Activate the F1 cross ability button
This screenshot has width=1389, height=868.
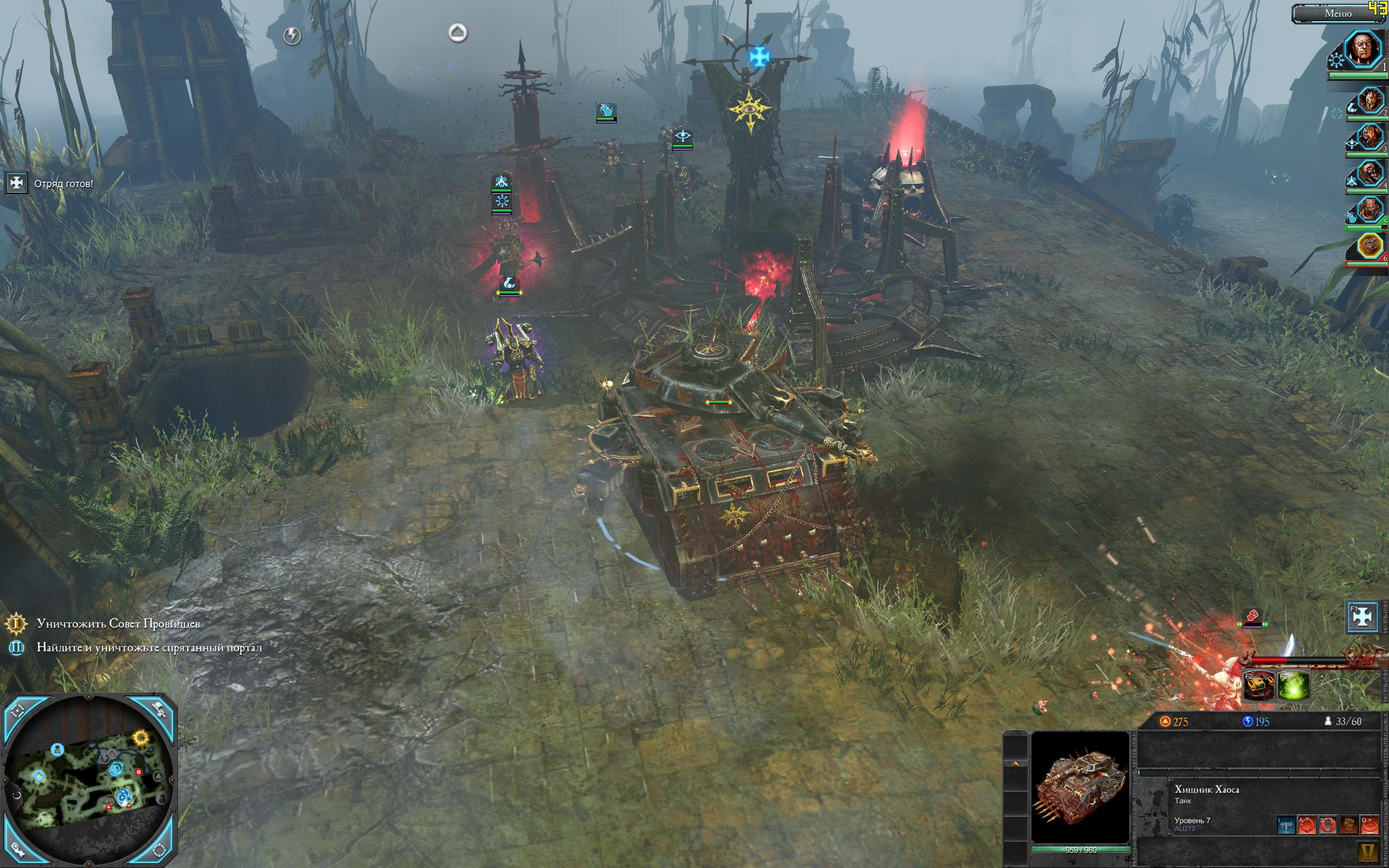coord(1362,616)
